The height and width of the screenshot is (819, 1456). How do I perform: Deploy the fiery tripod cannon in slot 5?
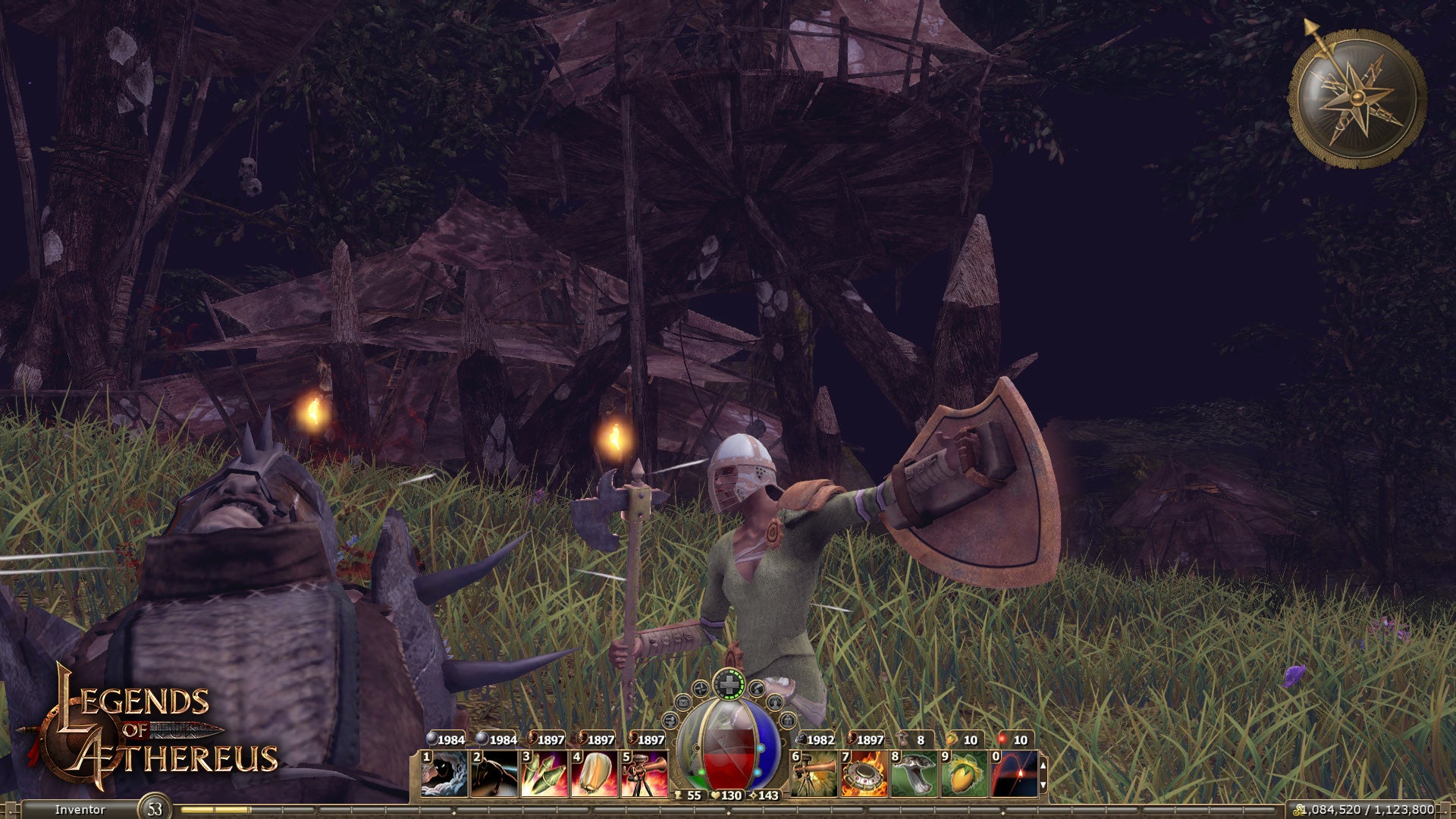645,773
